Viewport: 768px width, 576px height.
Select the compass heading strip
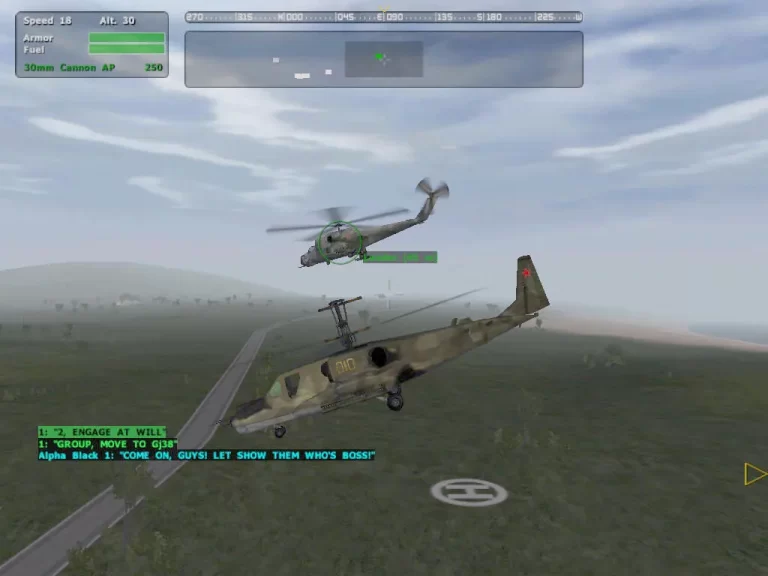pyautogui.click(x=383, y=17)
